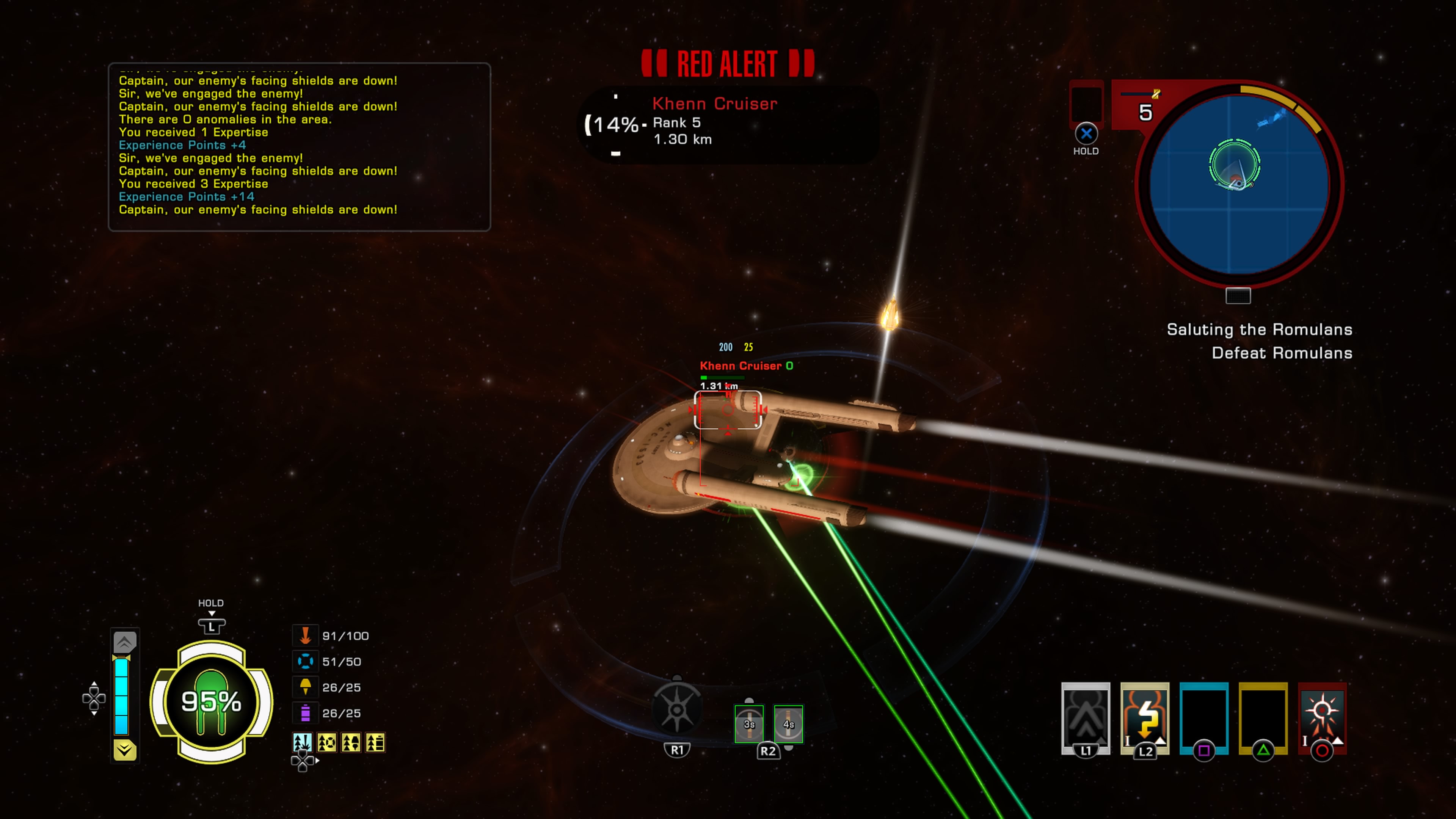
Task: Open the combat chat log box
Action: pyautogui.click(x=299, y=146)
